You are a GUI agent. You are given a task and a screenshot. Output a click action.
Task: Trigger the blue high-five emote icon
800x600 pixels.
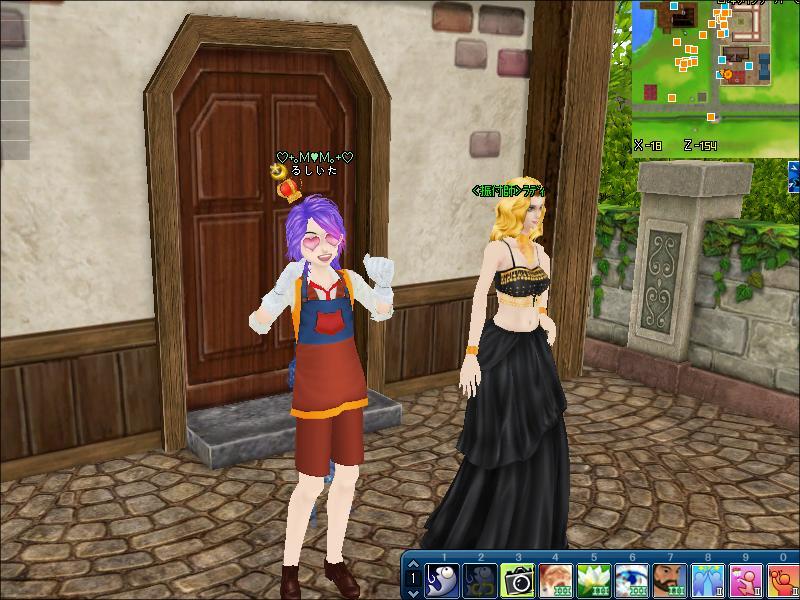(707, 580)
